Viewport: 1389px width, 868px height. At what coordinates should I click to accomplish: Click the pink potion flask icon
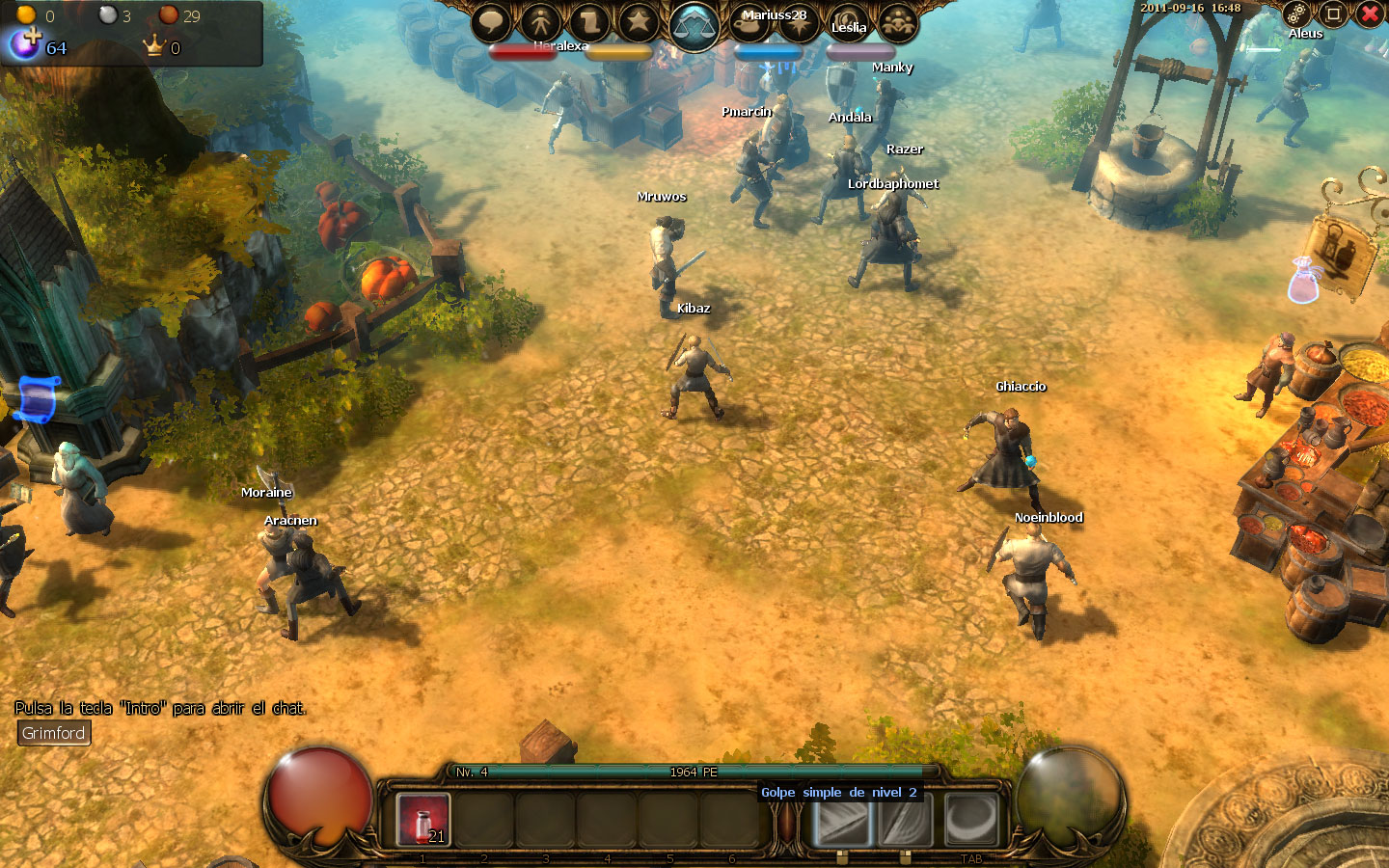tap(1304, 281)
